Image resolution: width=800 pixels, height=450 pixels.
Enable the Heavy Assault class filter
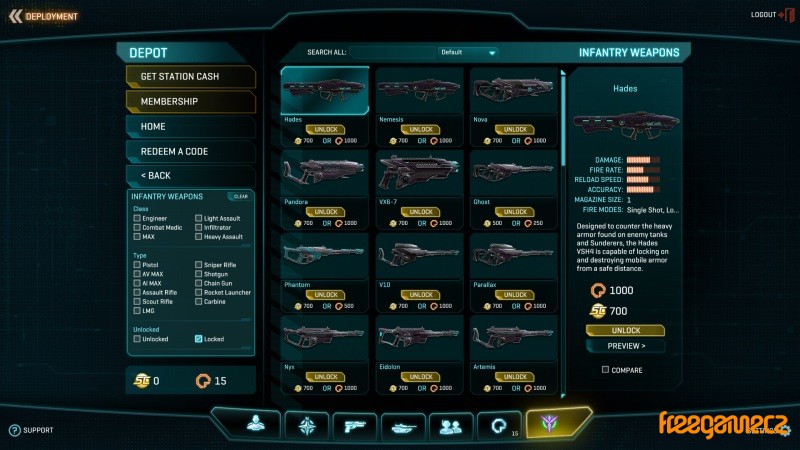coord(198,237)
